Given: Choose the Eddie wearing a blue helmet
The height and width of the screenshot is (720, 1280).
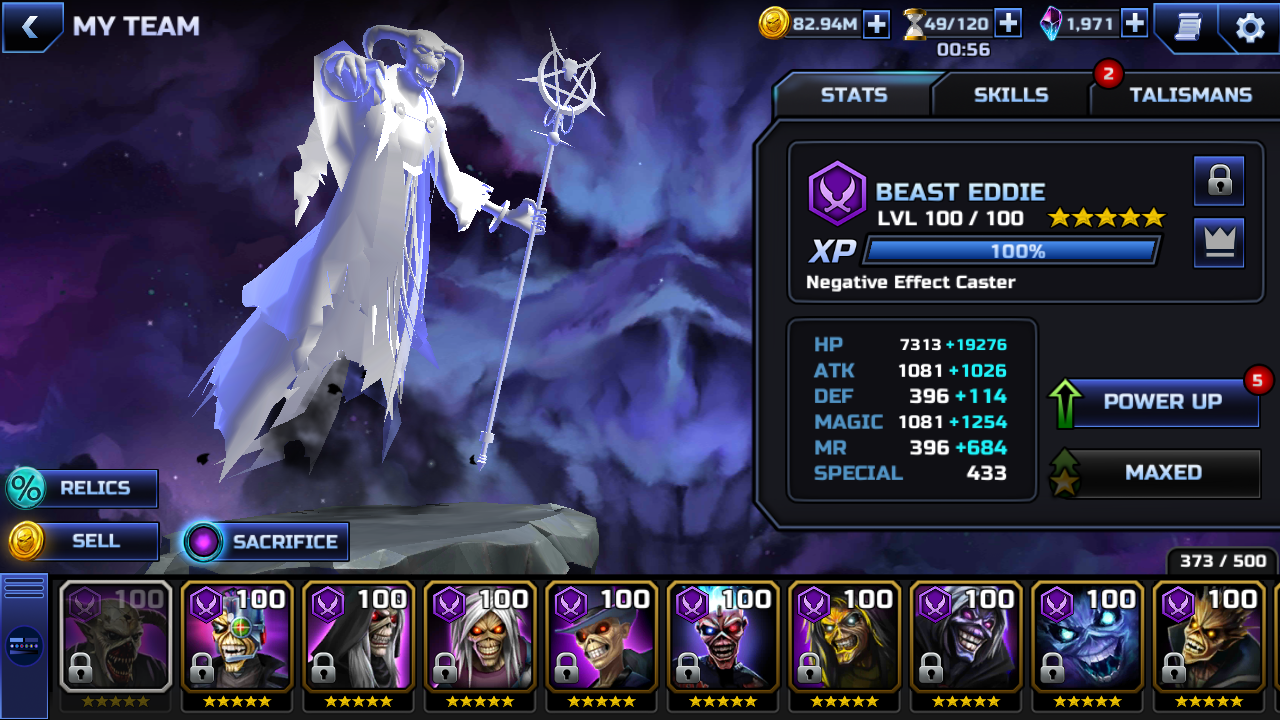Looking at the screenshot, I should tap(237, 637).
